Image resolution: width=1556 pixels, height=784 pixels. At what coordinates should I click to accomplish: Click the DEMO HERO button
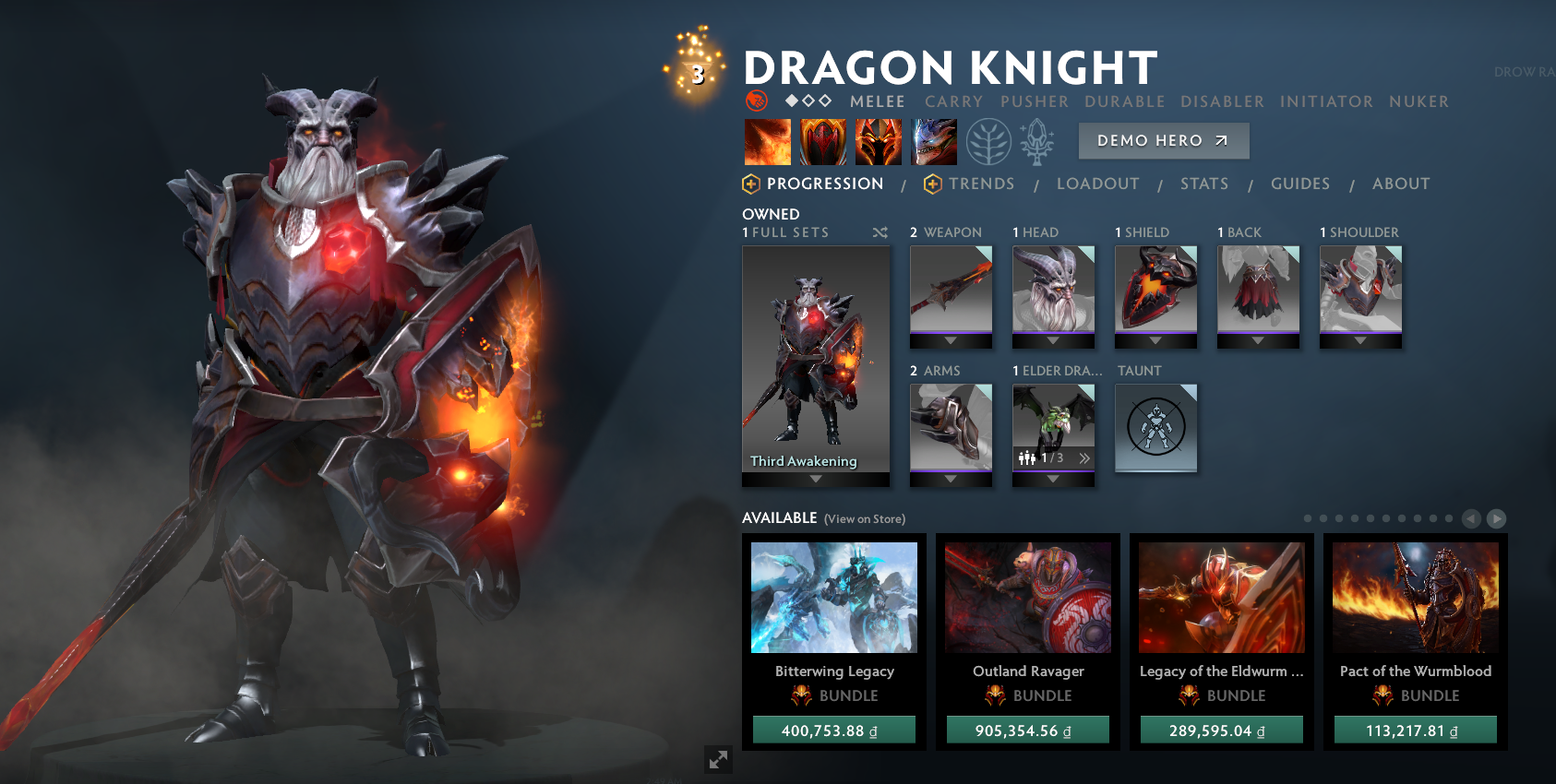[x=1163, y=140]
